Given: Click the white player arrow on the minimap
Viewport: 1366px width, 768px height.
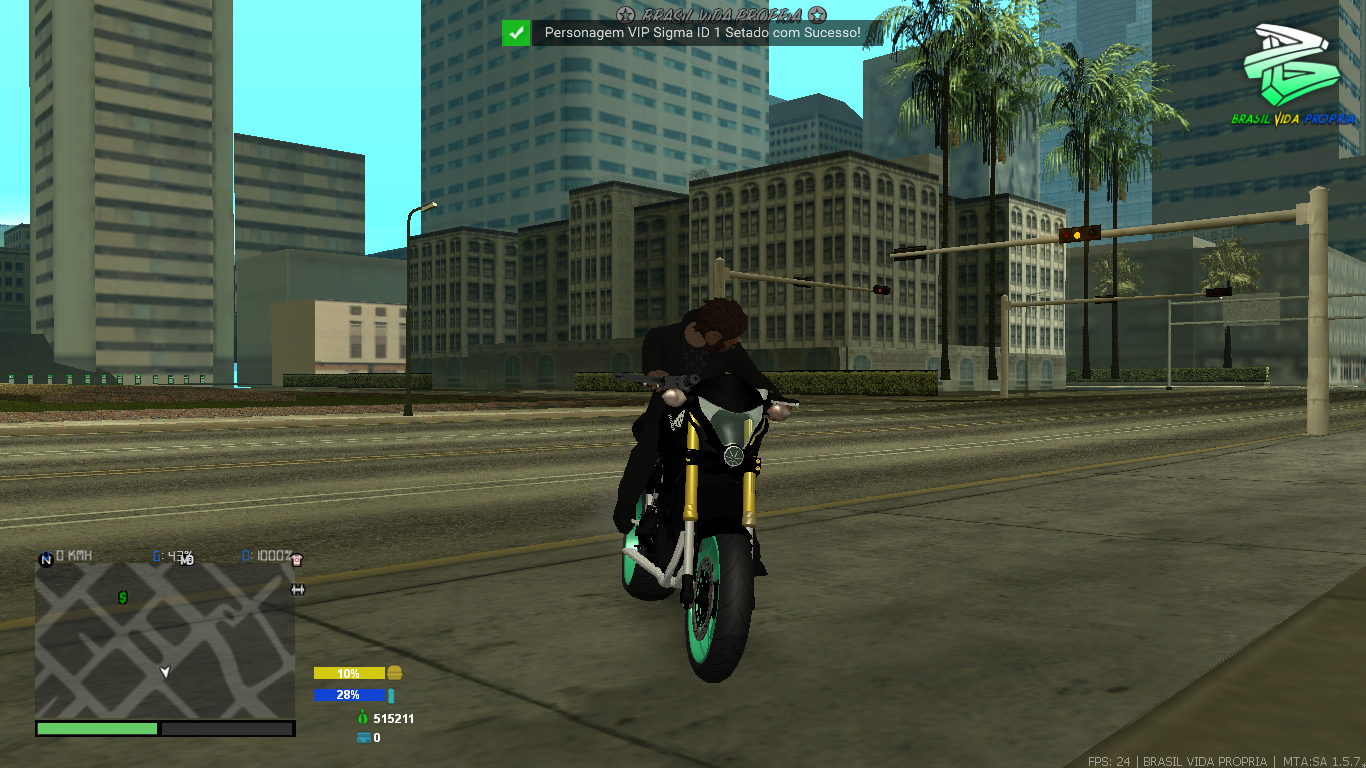Looking at the screenshot, I should [x=165, y=673].
